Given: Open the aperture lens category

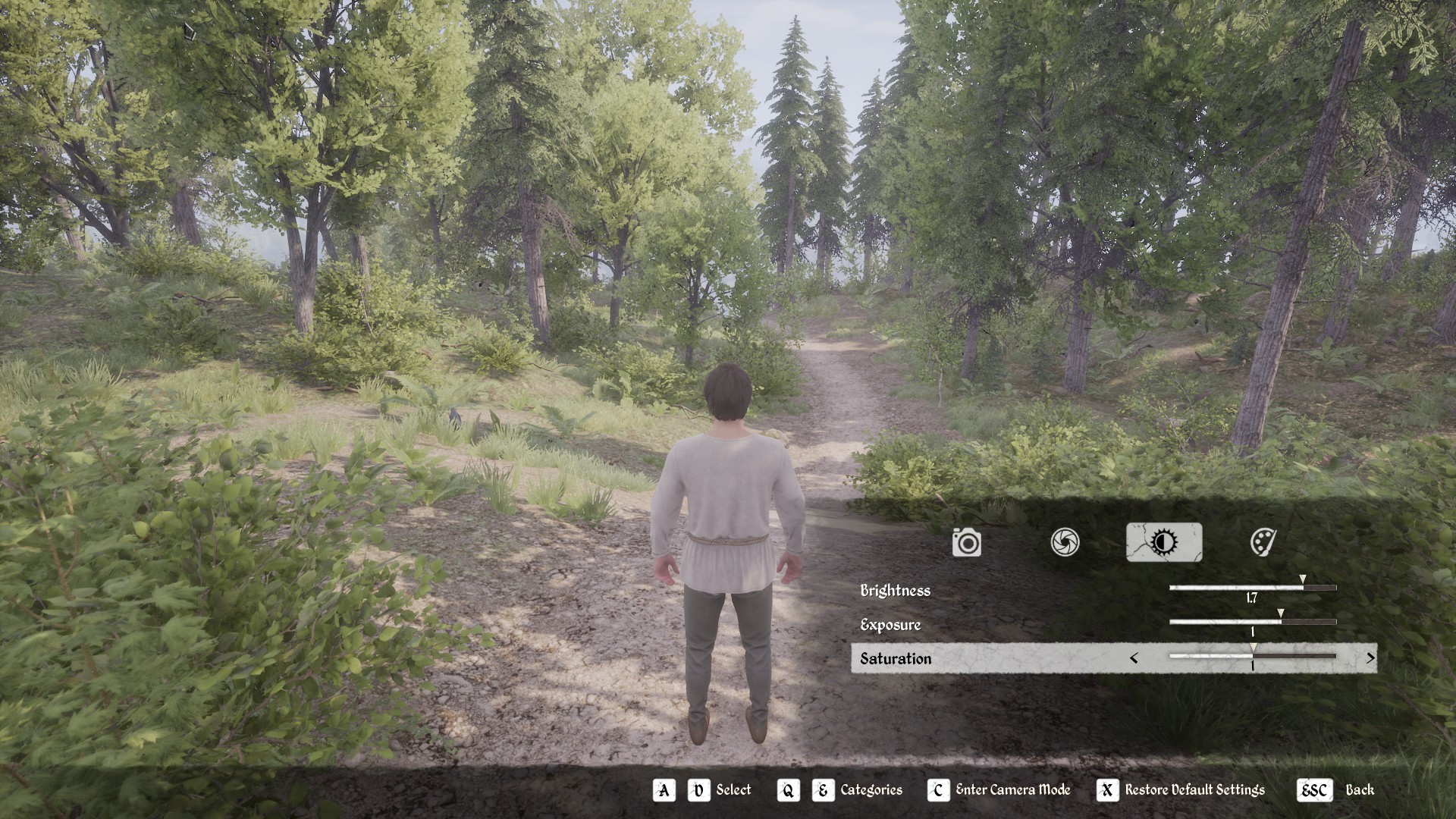Looking at the screenshot, I should [1065, 542].
